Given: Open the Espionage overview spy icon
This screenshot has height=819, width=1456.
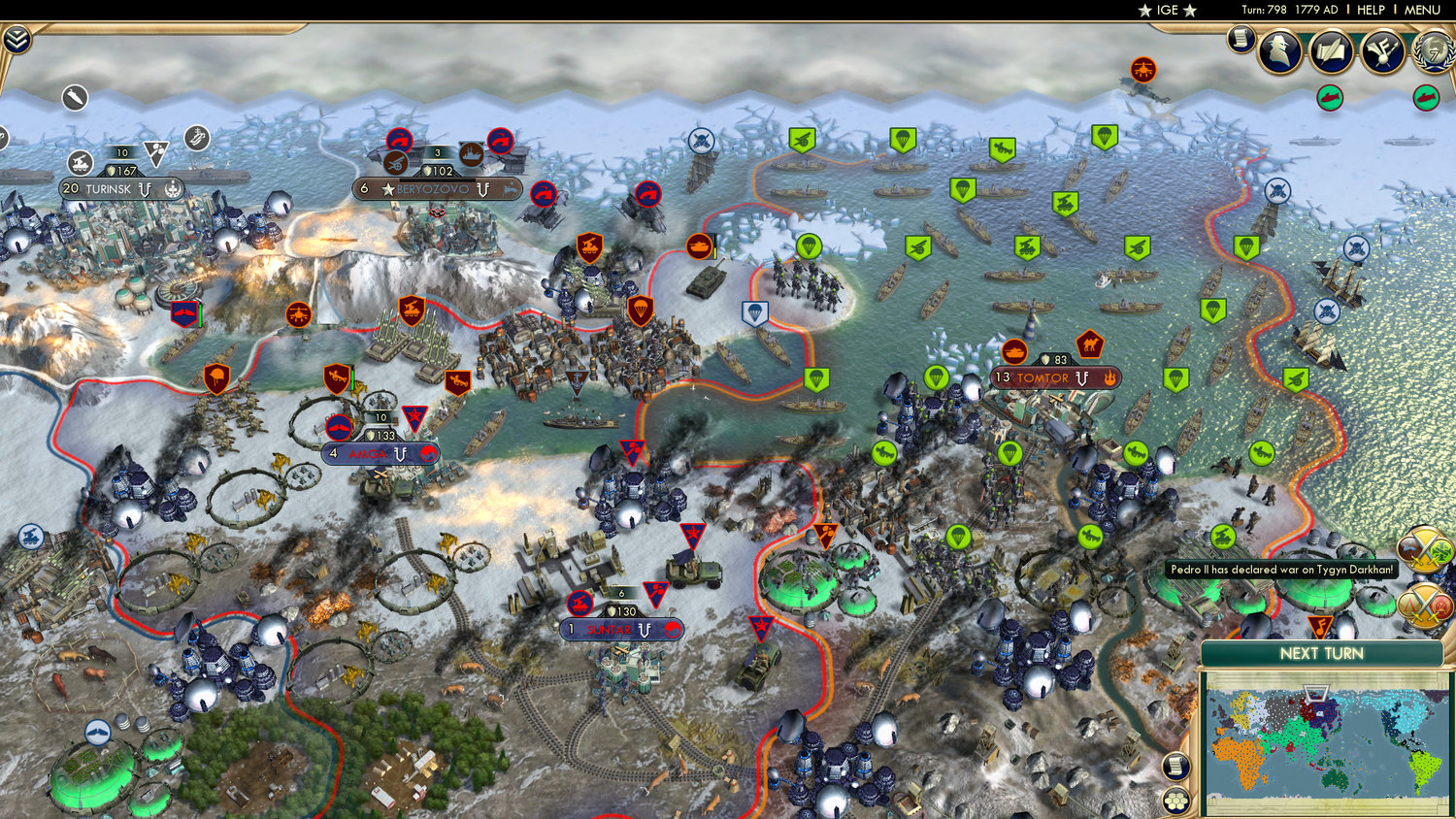Looking at the screenshot, I should 1281,50.
